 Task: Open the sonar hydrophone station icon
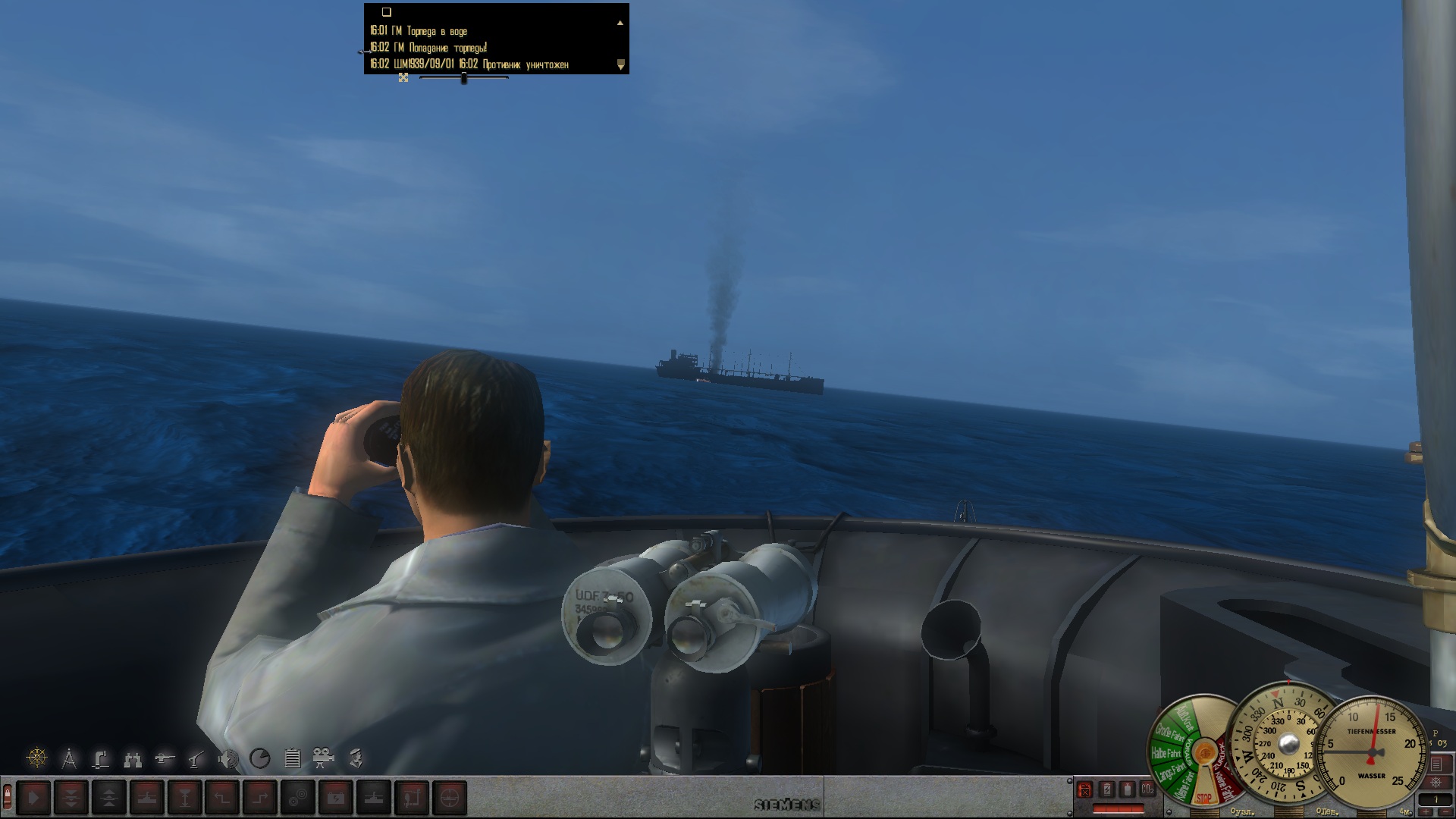click(228, 758)
